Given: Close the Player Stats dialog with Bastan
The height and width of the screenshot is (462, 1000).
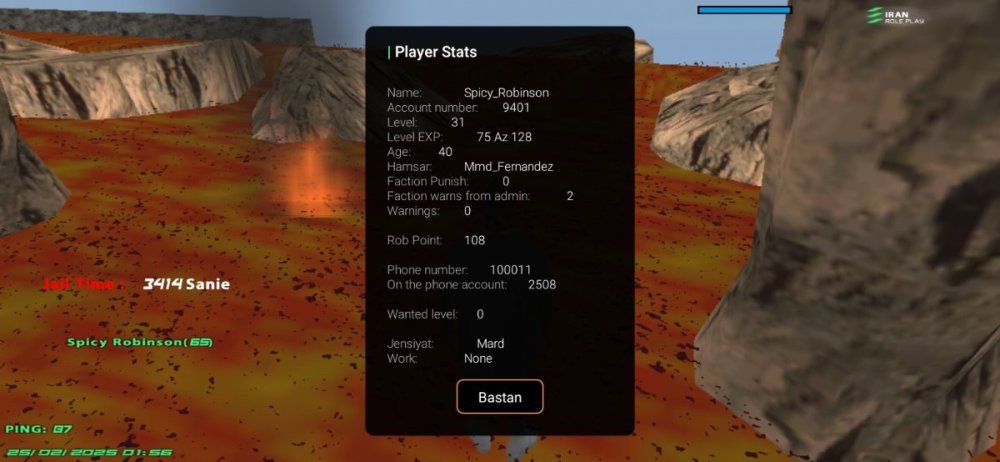Looking at the screenshot, I should [x=500, y=397].
